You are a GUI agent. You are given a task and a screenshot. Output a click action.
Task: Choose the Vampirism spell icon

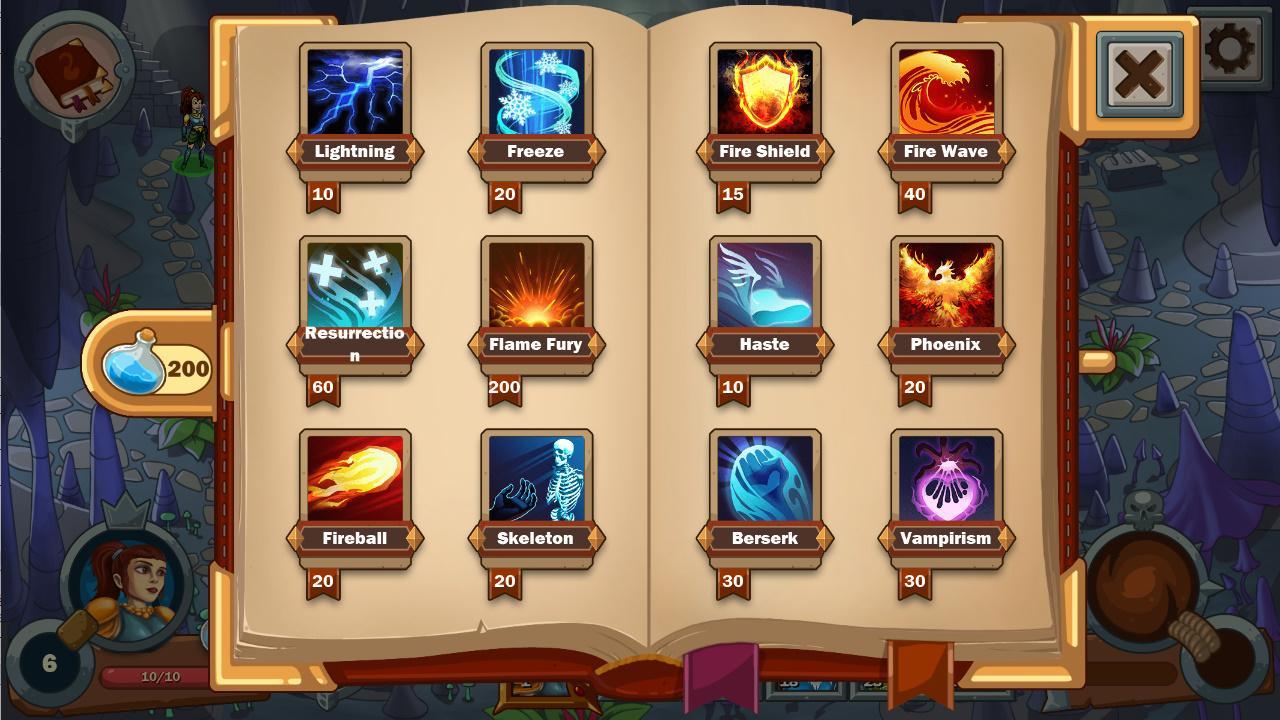click(945, 478)
